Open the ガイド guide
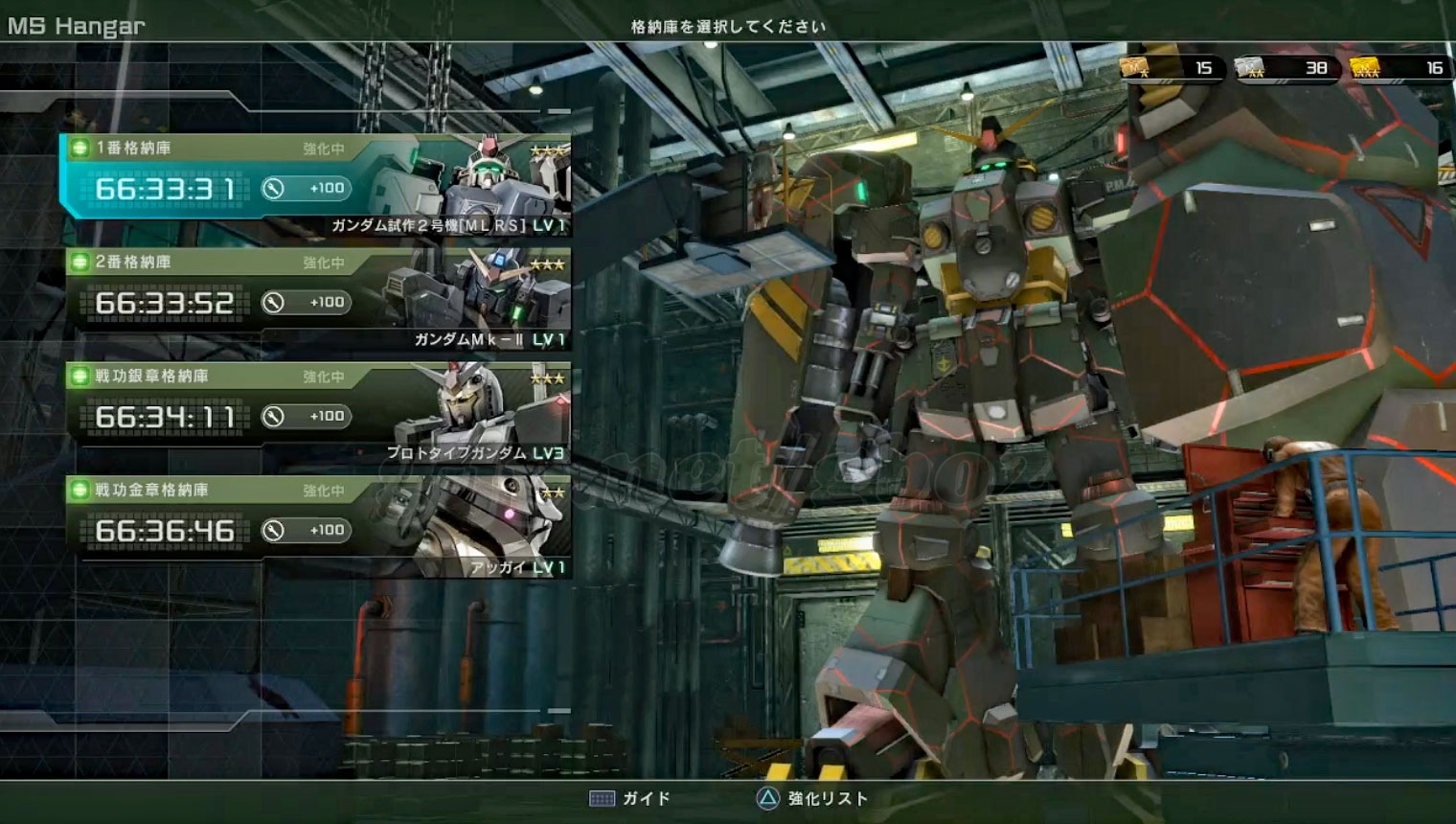The height and width of the screenshot is (824, 1456). [x=630, y=798]
